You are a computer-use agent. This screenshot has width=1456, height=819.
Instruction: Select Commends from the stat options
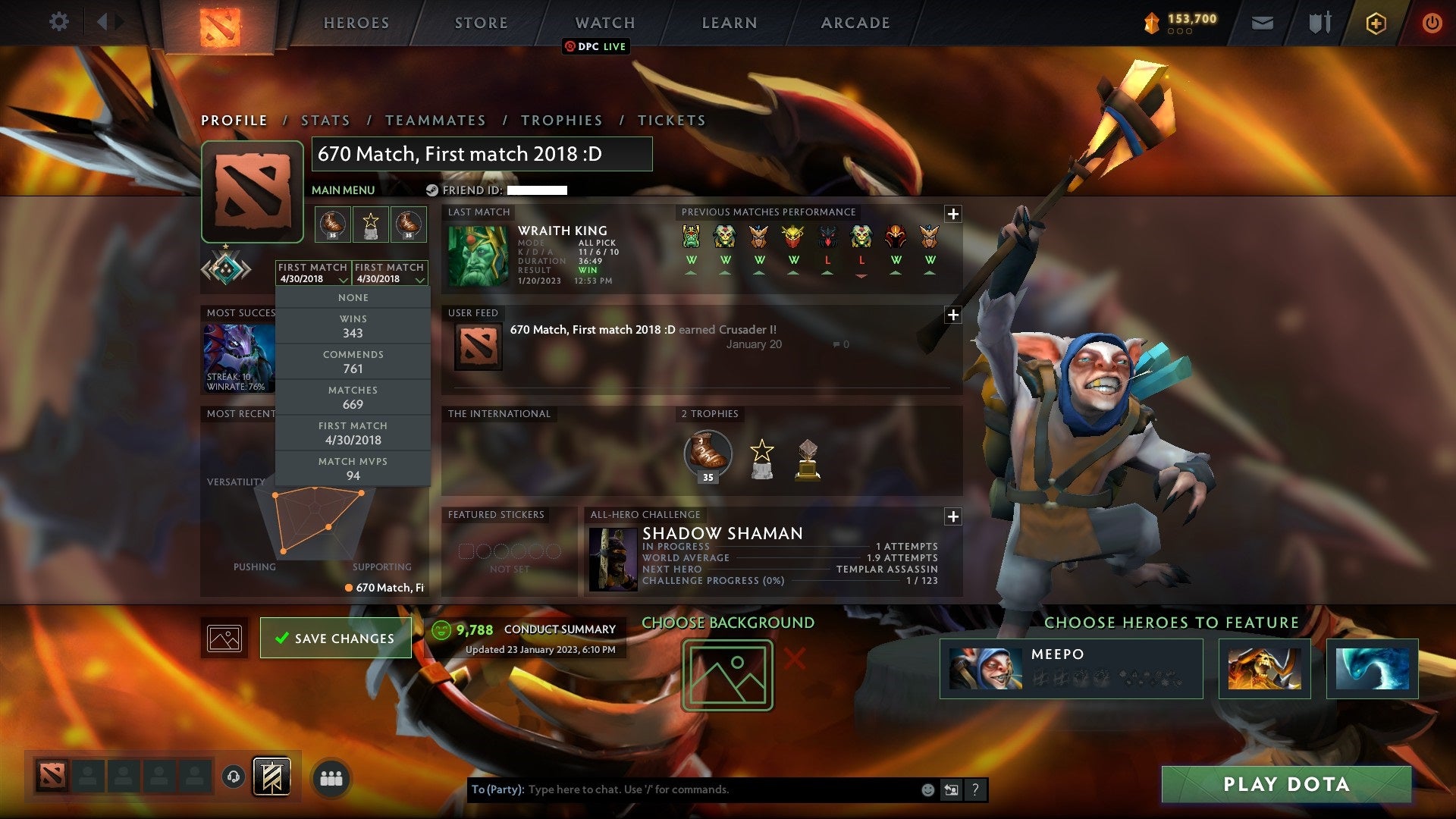(353, 361)
